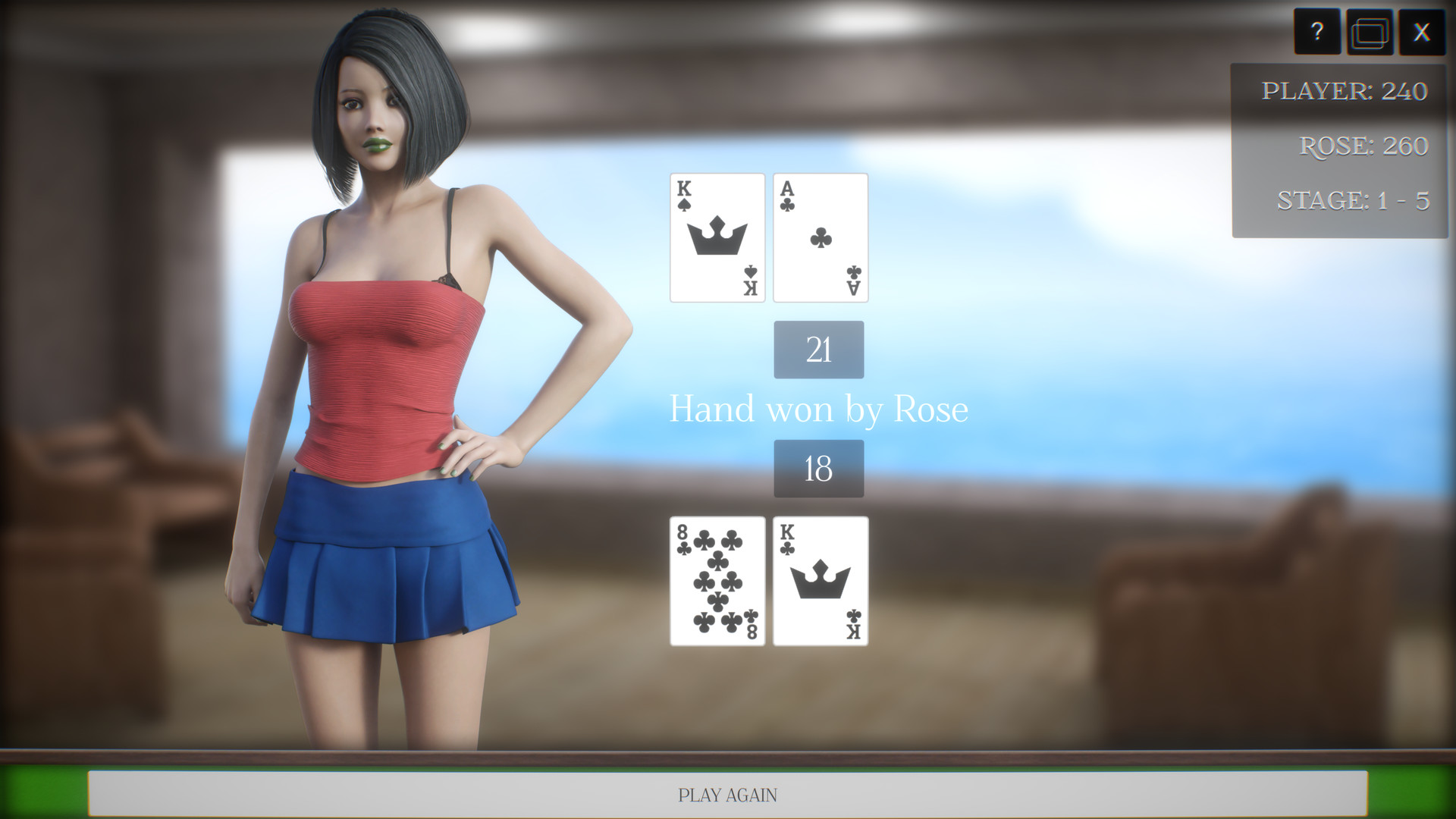This screenshot has height=819, width=1456.
Task: Click the player score box showing 18
Action: 818,468
